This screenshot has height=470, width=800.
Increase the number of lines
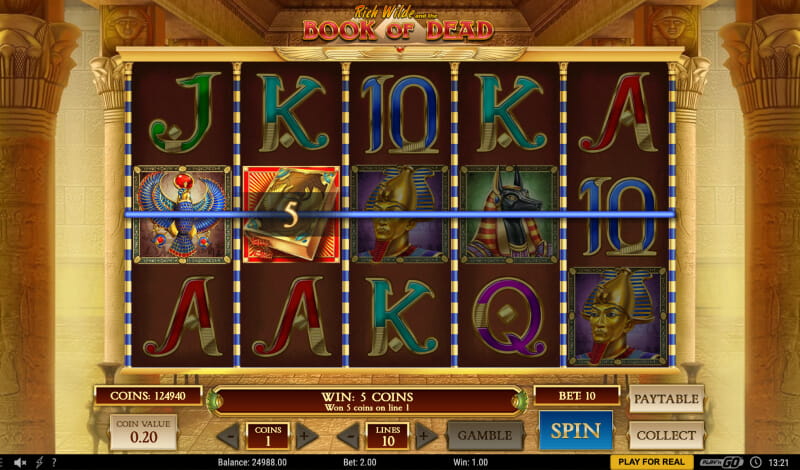pyautogui.click(x=426, y=436)
